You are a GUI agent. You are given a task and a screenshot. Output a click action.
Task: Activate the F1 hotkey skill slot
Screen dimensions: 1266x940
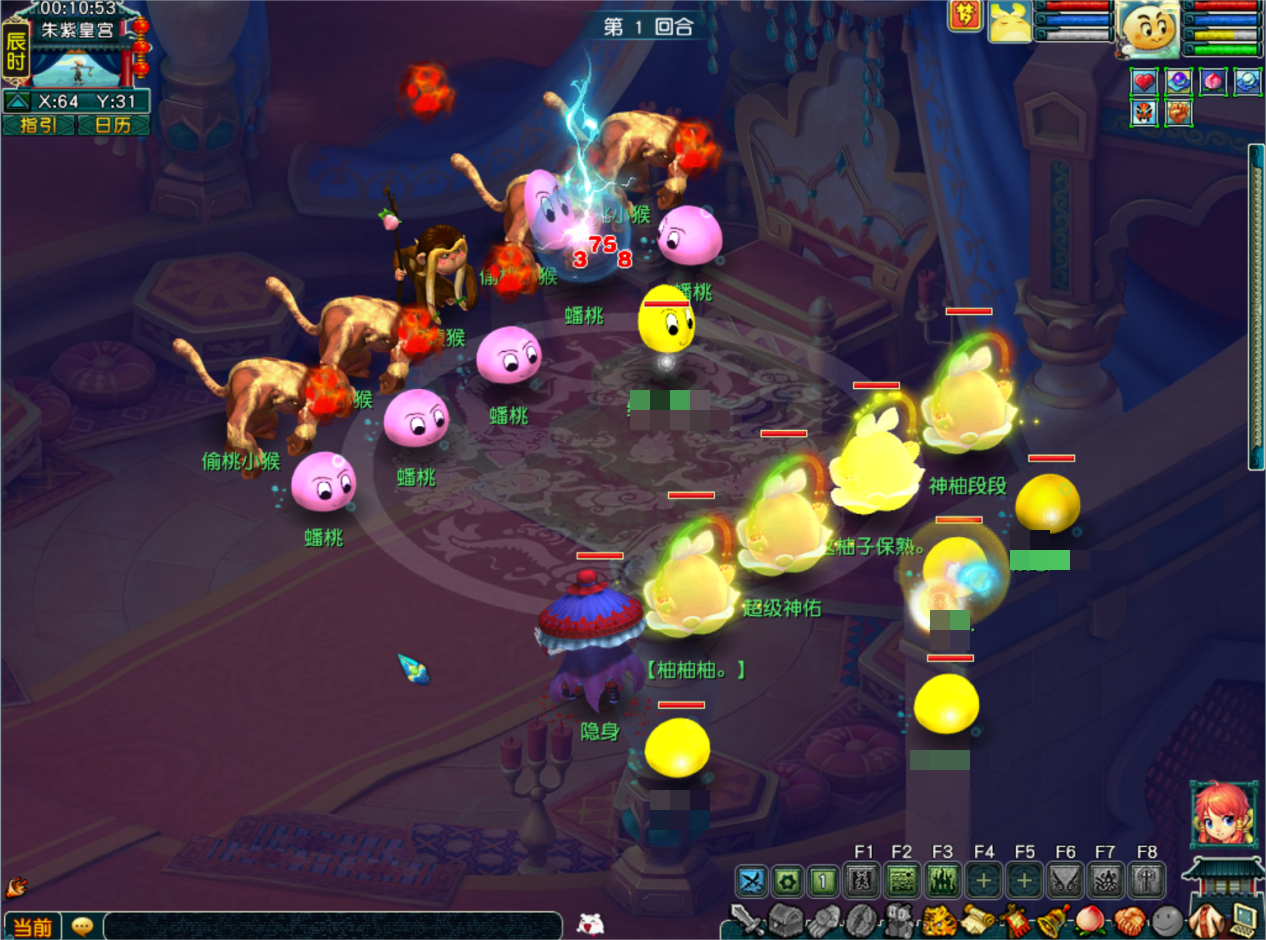[862, 881]
